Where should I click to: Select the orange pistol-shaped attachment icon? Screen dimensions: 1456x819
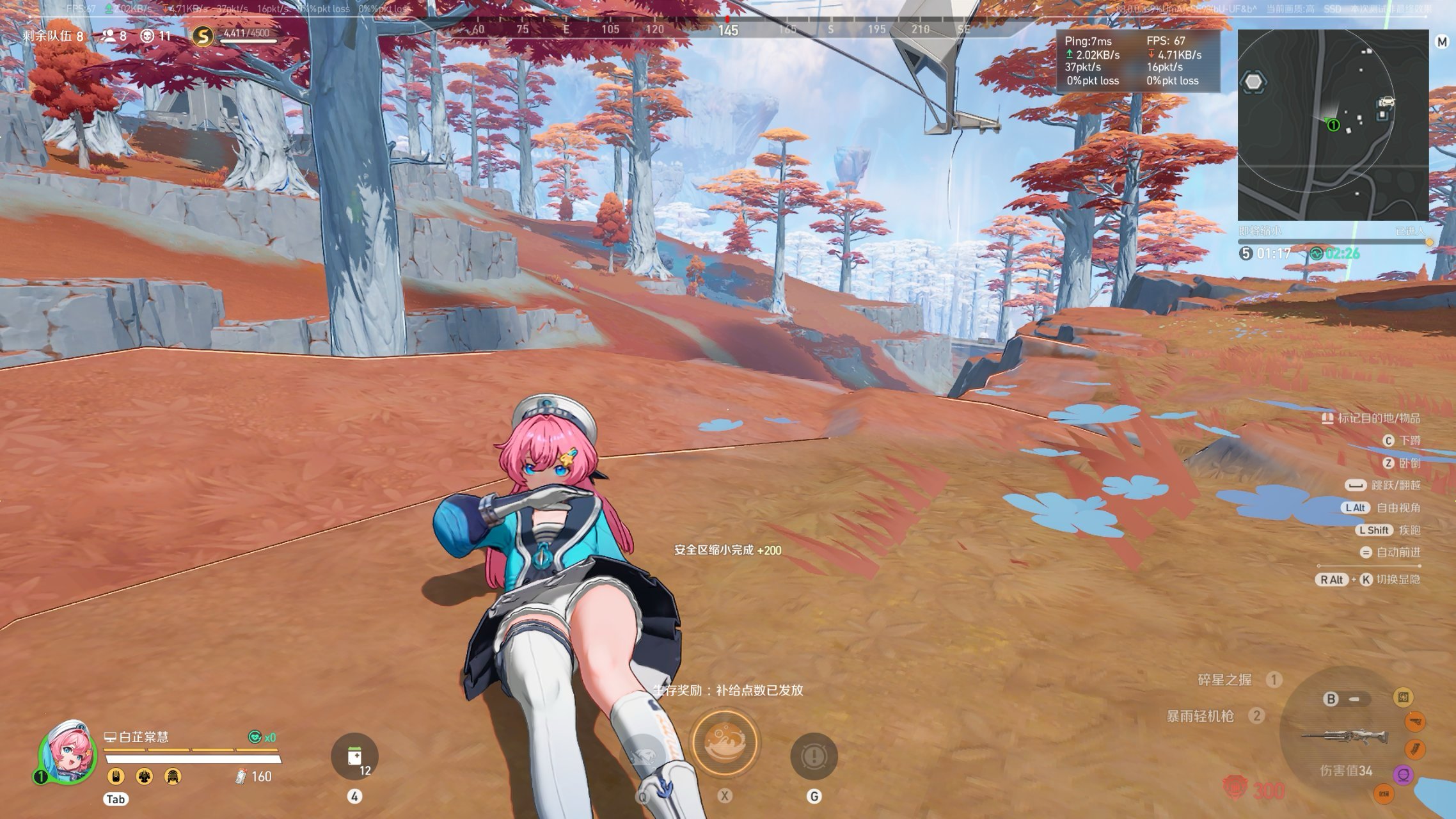click(1415, 722)
